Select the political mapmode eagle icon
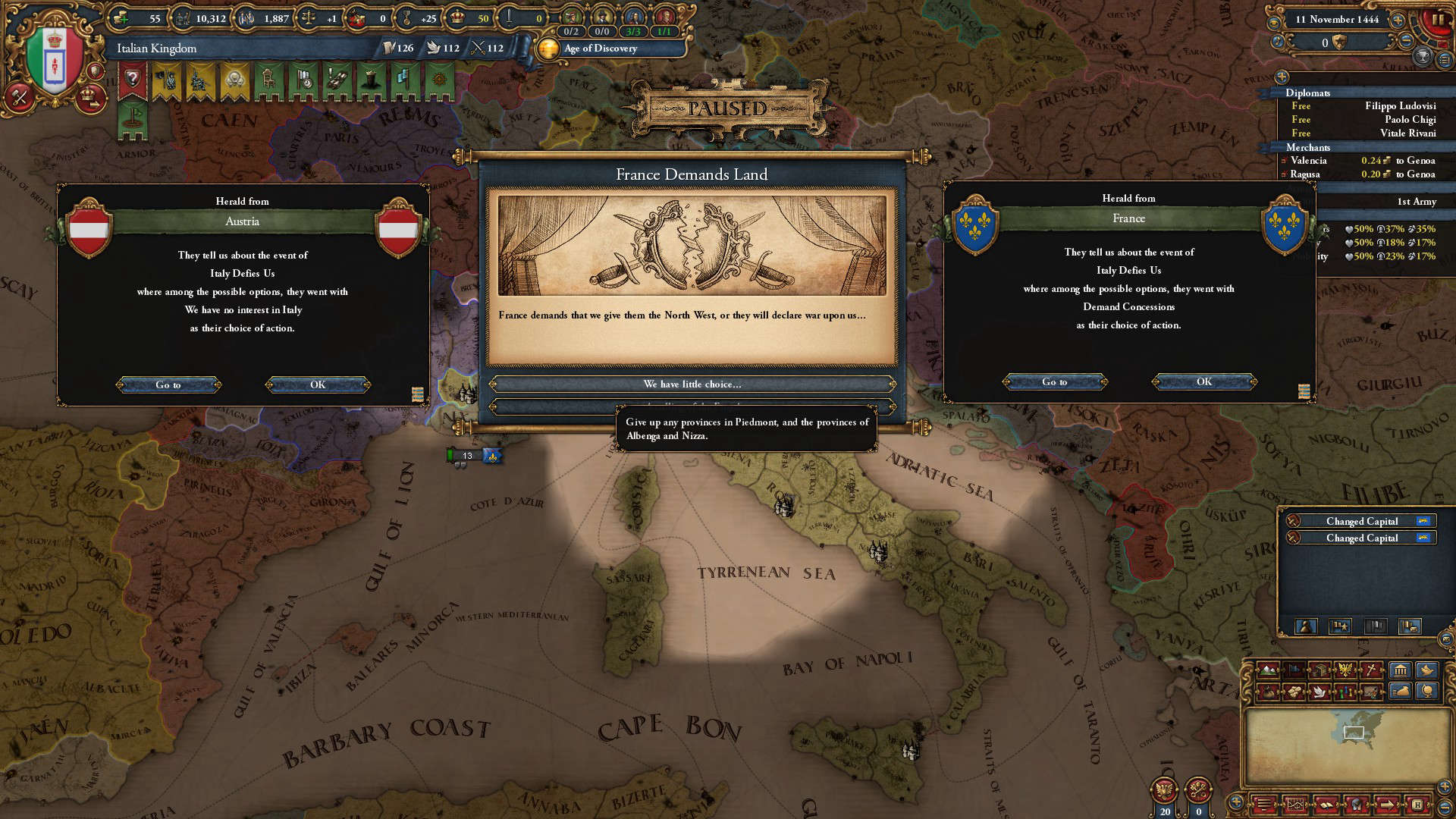Viewport: 1456px width, 819px height. (1345, 670)
